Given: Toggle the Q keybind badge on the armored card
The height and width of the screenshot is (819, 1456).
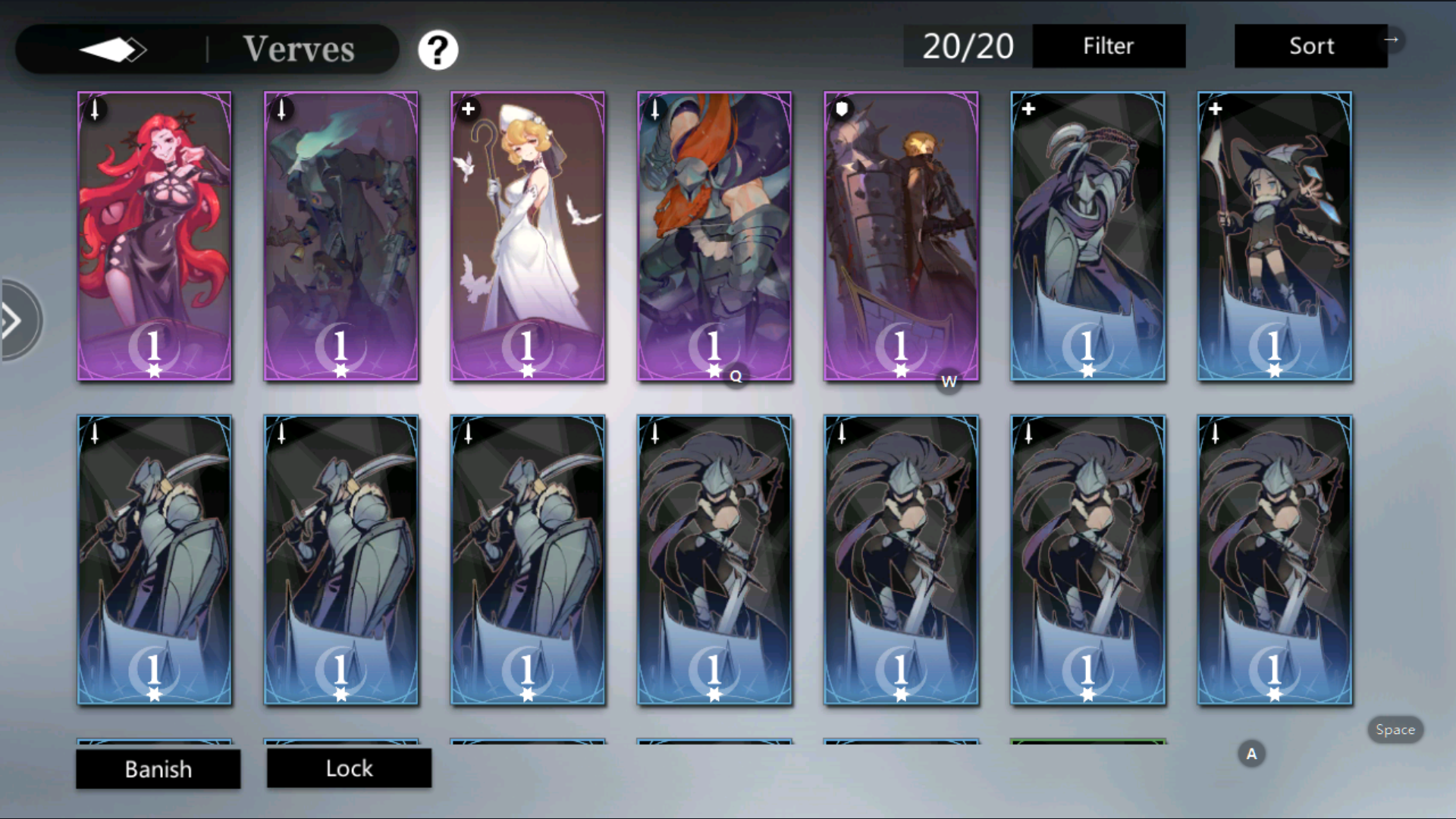Looking at the screenshot, I should point(734,376).
